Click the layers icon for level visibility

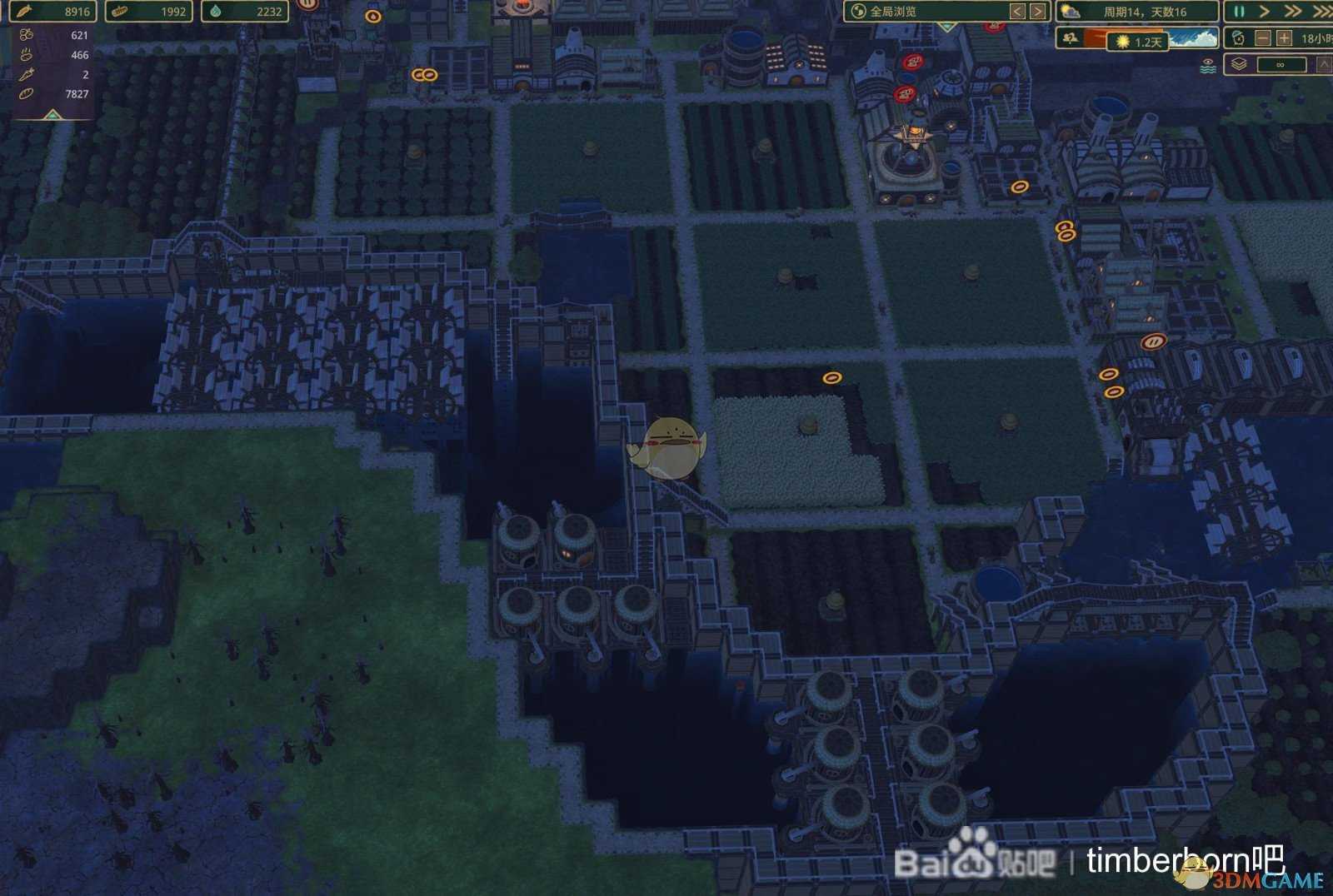(x=1239, y=64)
